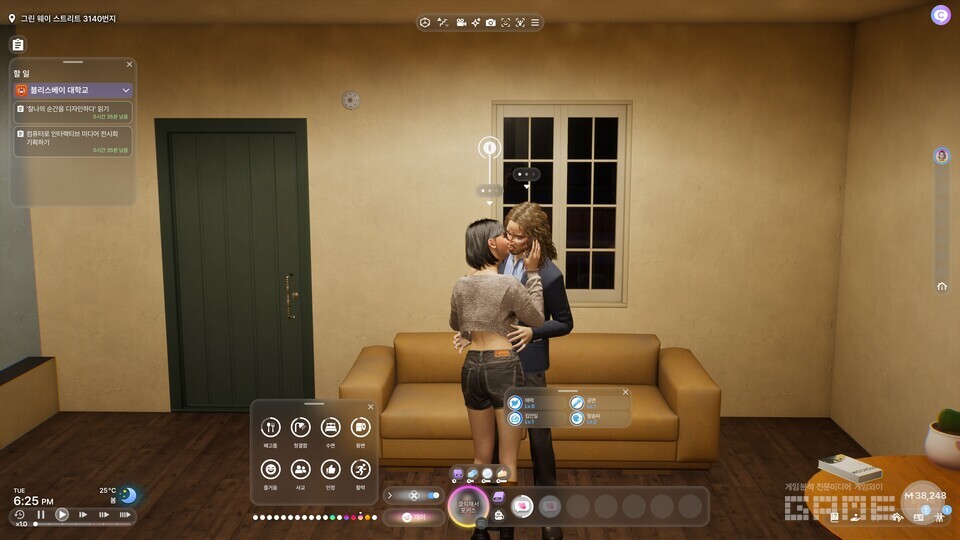960x540 pixels.
Task: Open the profile icon in top-right corner
Action: (940, 15)
